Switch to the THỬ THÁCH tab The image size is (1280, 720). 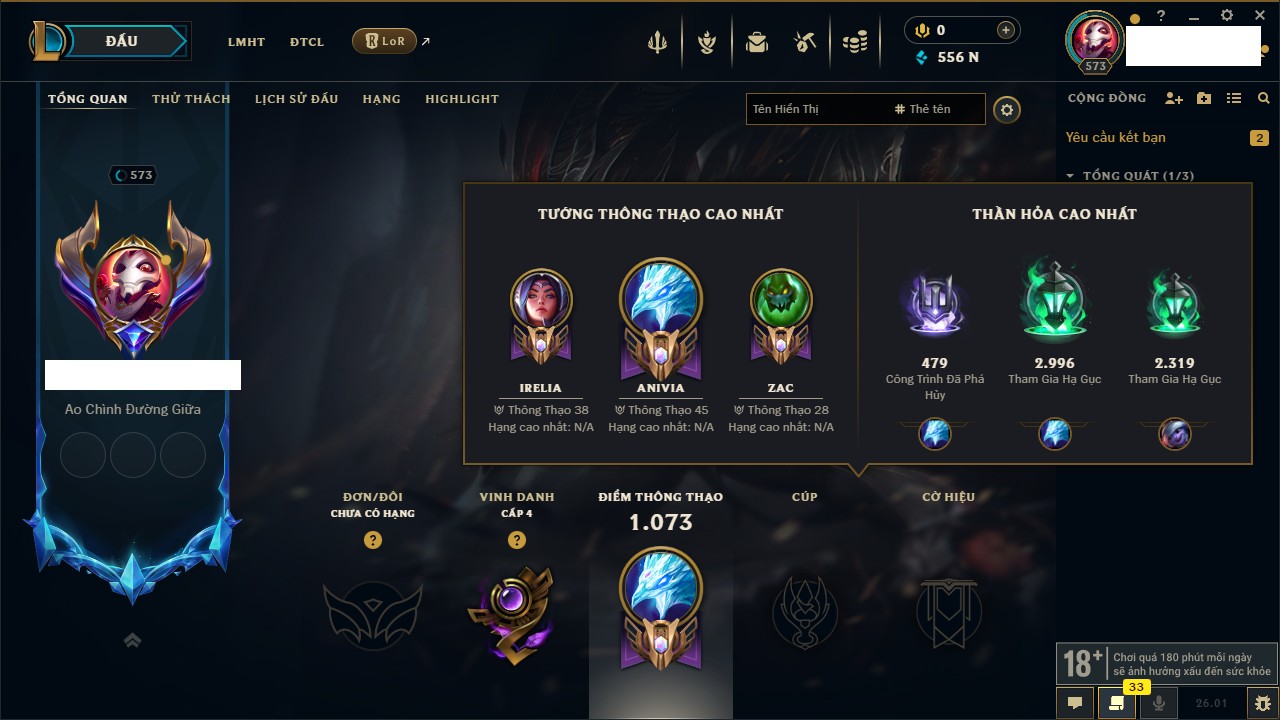(191, 99)
